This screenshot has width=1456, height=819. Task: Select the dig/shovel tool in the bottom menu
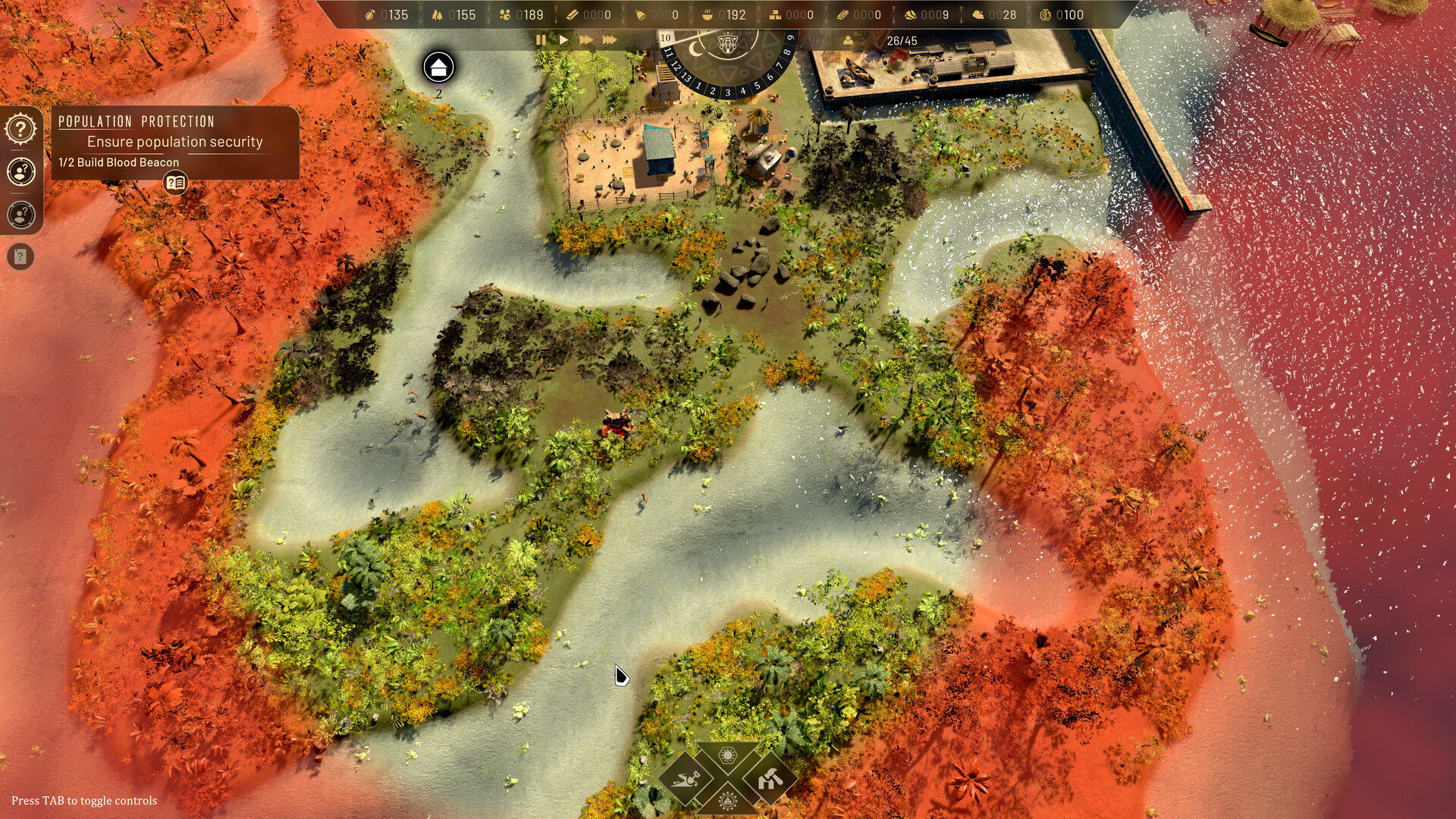click(685, 780)
